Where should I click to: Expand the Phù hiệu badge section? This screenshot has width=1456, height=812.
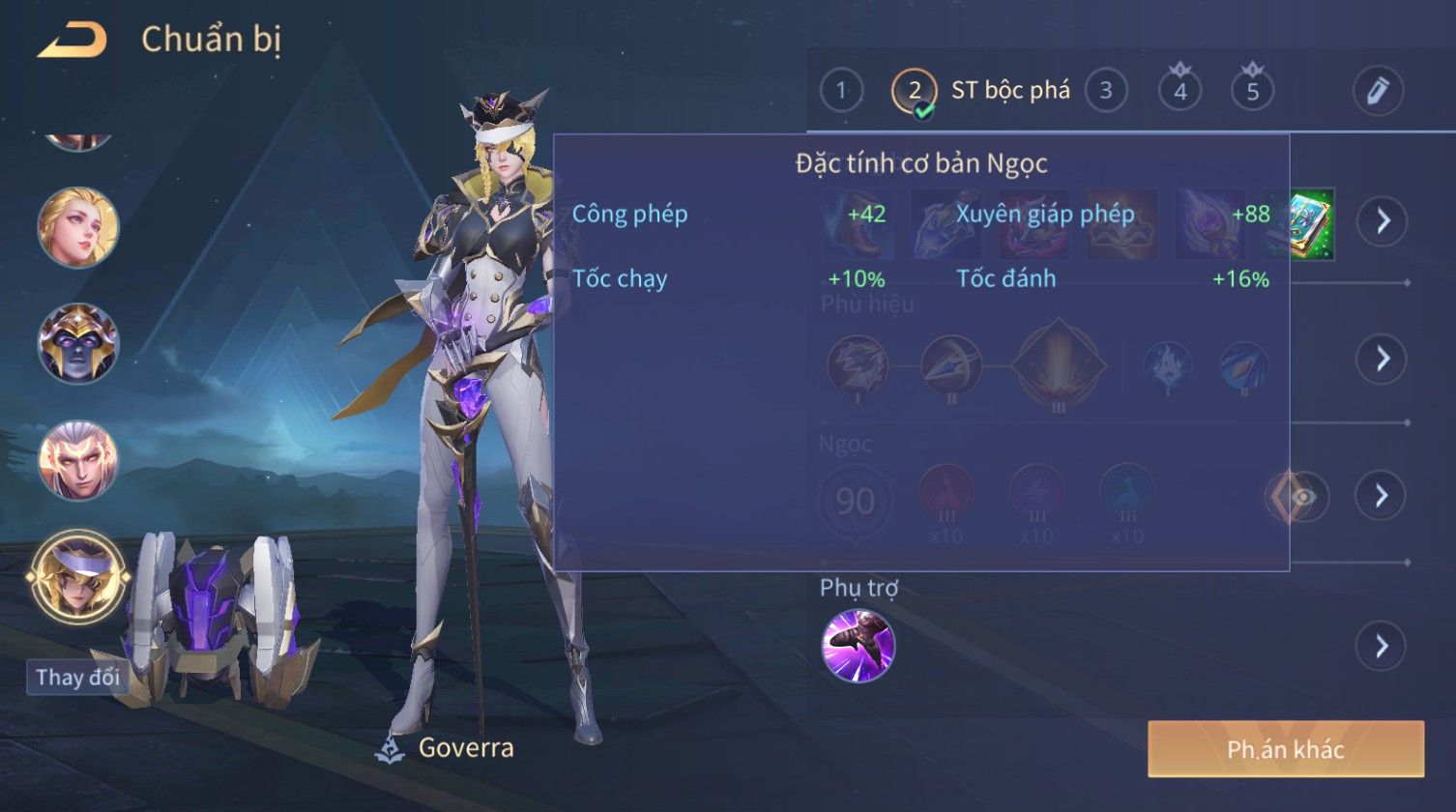1382,359
